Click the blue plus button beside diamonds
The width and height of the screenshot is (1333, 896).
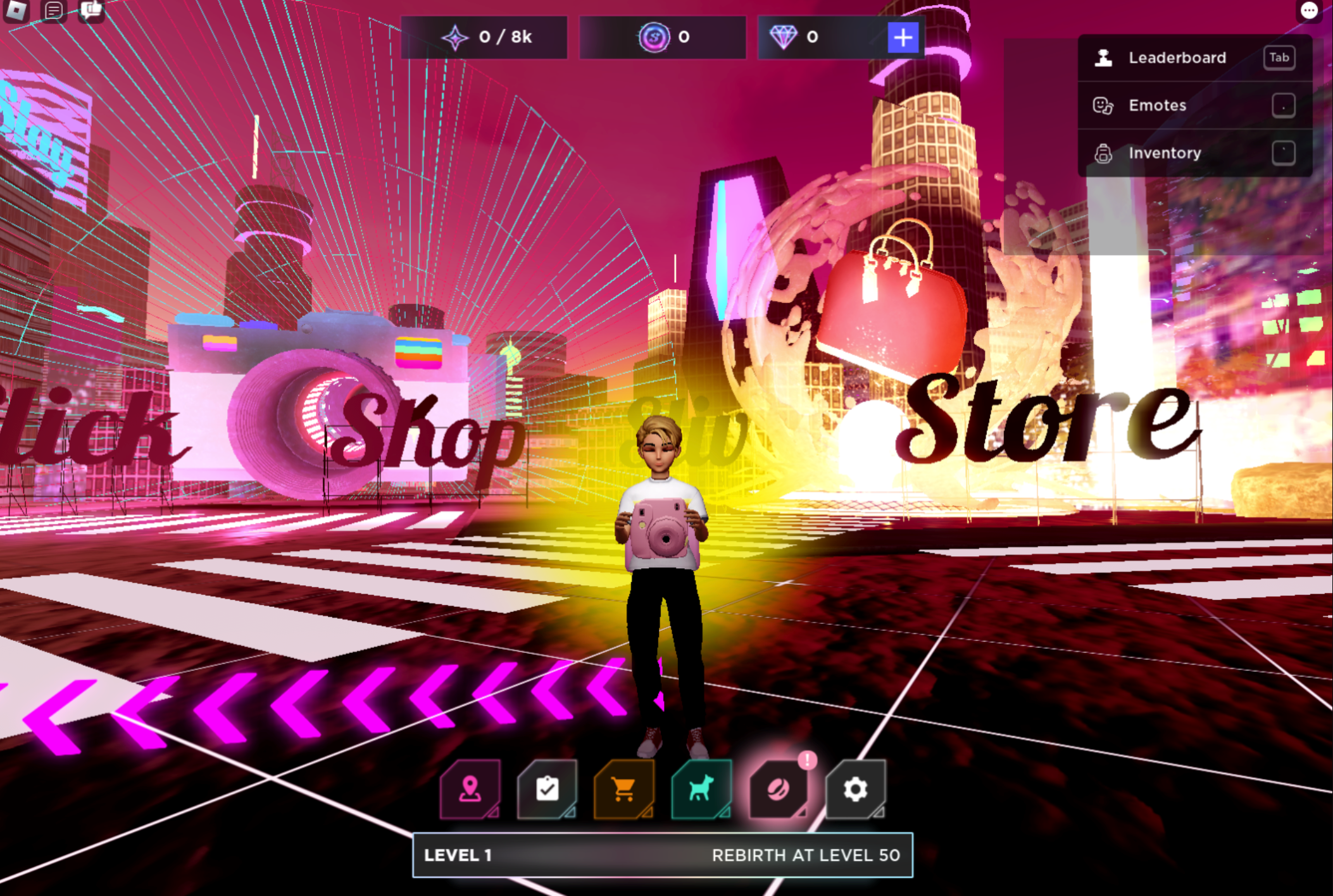point(903,37)
